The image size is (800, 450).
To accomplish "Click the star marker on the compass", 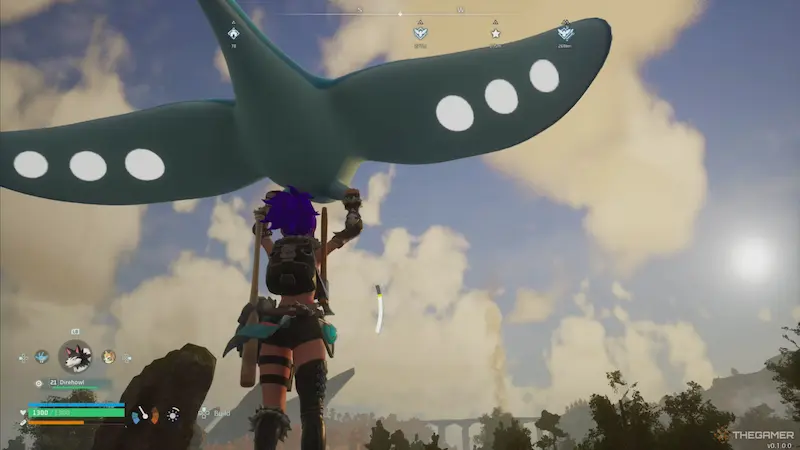I will (x=495, y=33).
